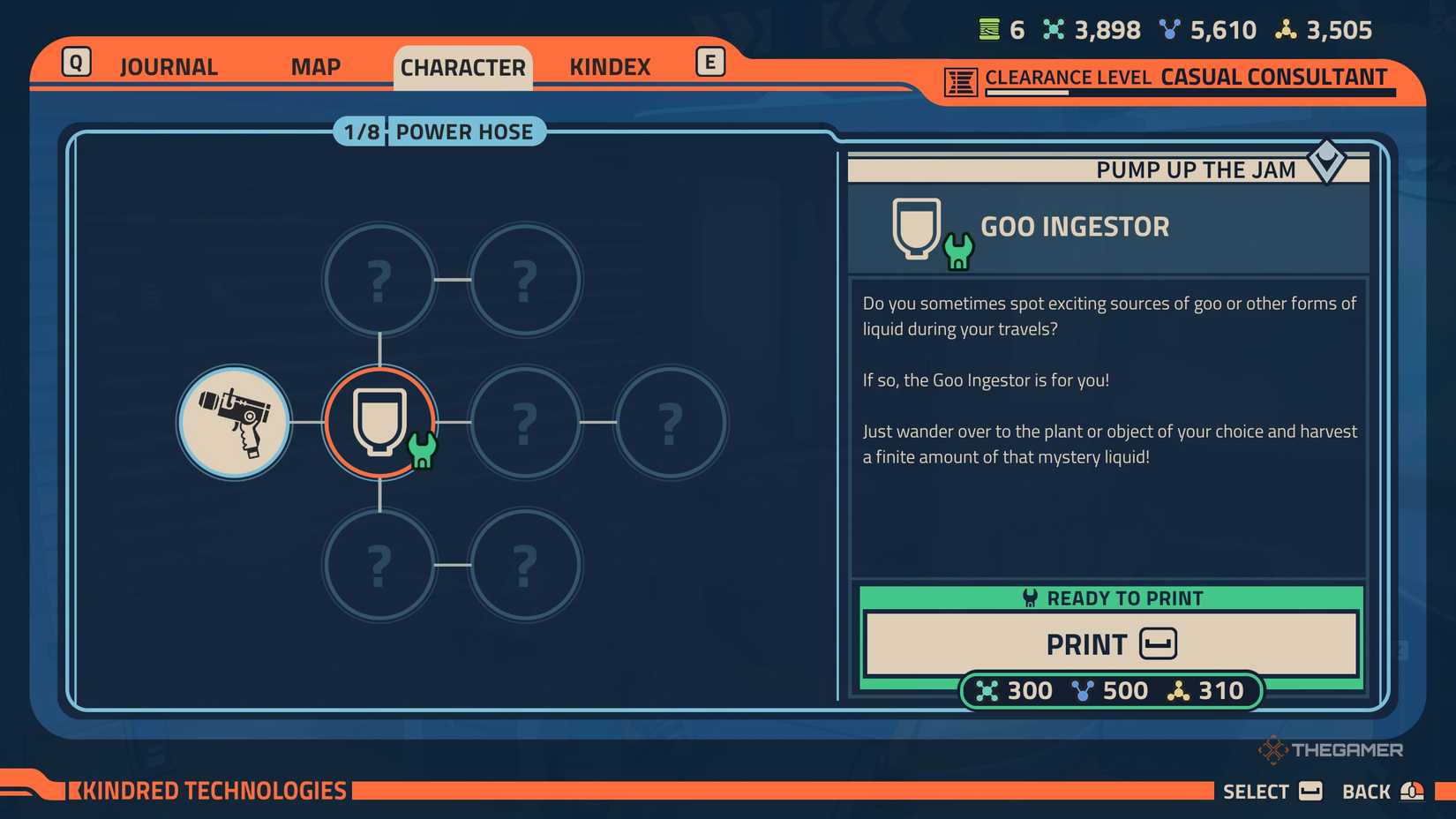Click the Goo Ingestor container icon in the panel
1456x819 pixels.
[x=915, y=228]
